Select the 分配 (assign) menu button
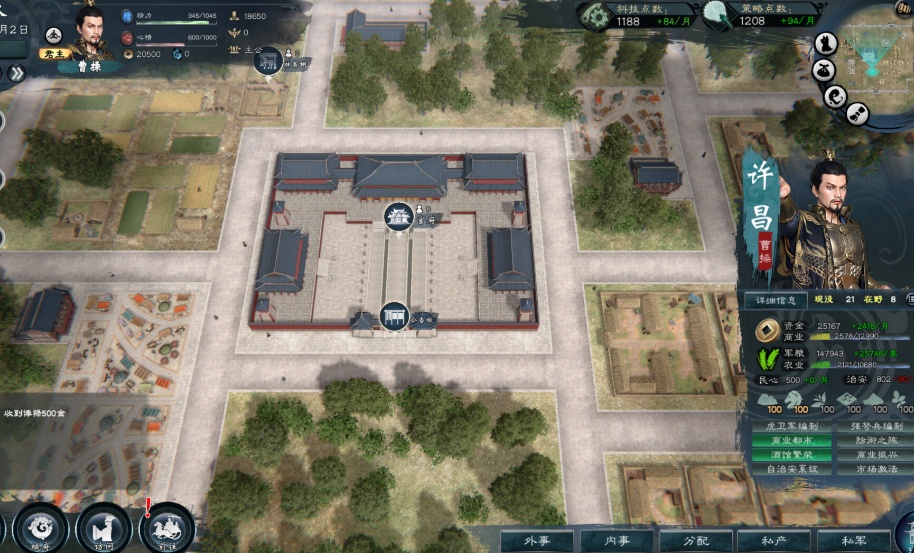Viewport: 914px width, 553px height. (x=696, y=541)
